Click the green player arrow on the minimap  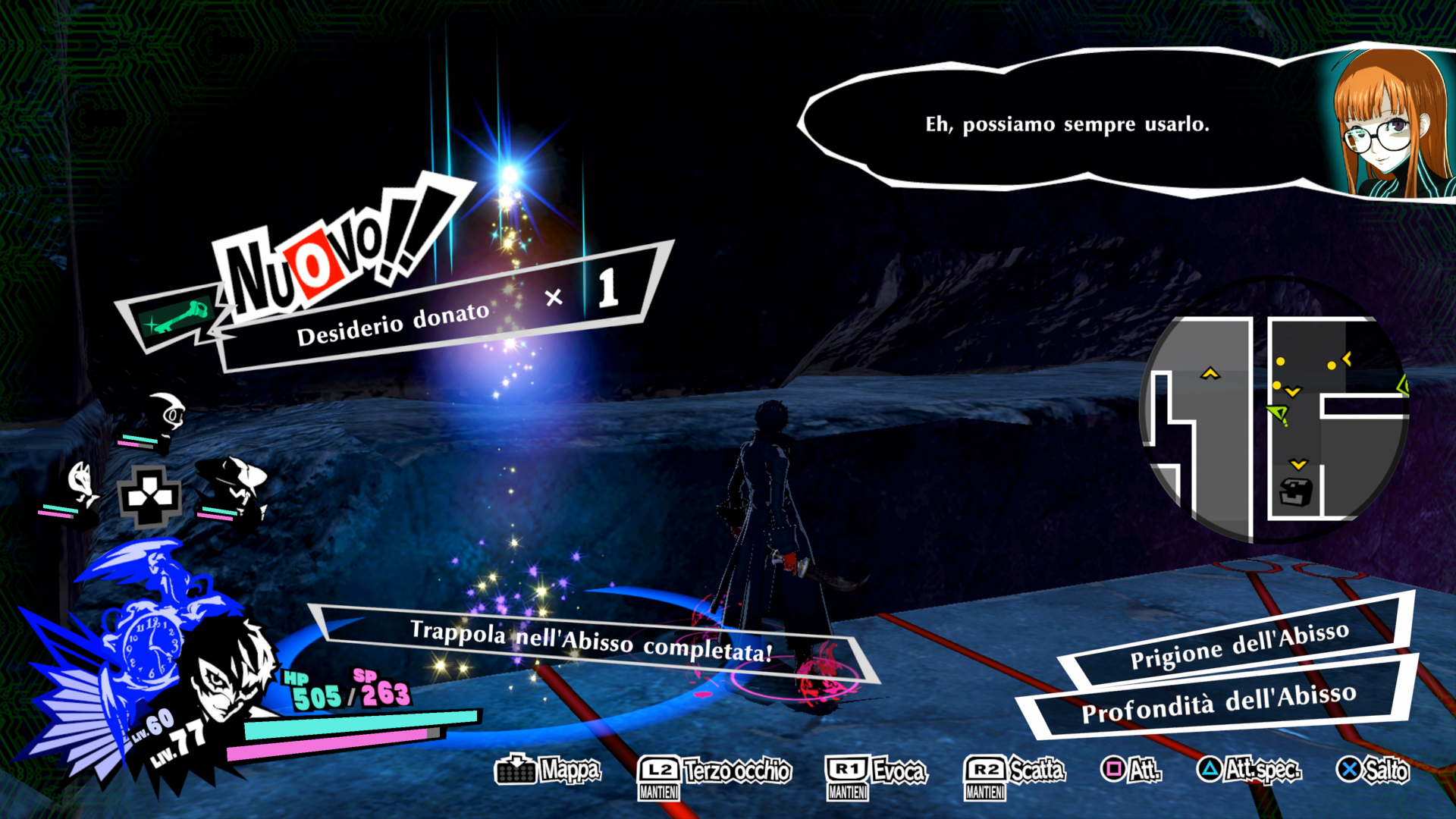tap(1279, 414)
